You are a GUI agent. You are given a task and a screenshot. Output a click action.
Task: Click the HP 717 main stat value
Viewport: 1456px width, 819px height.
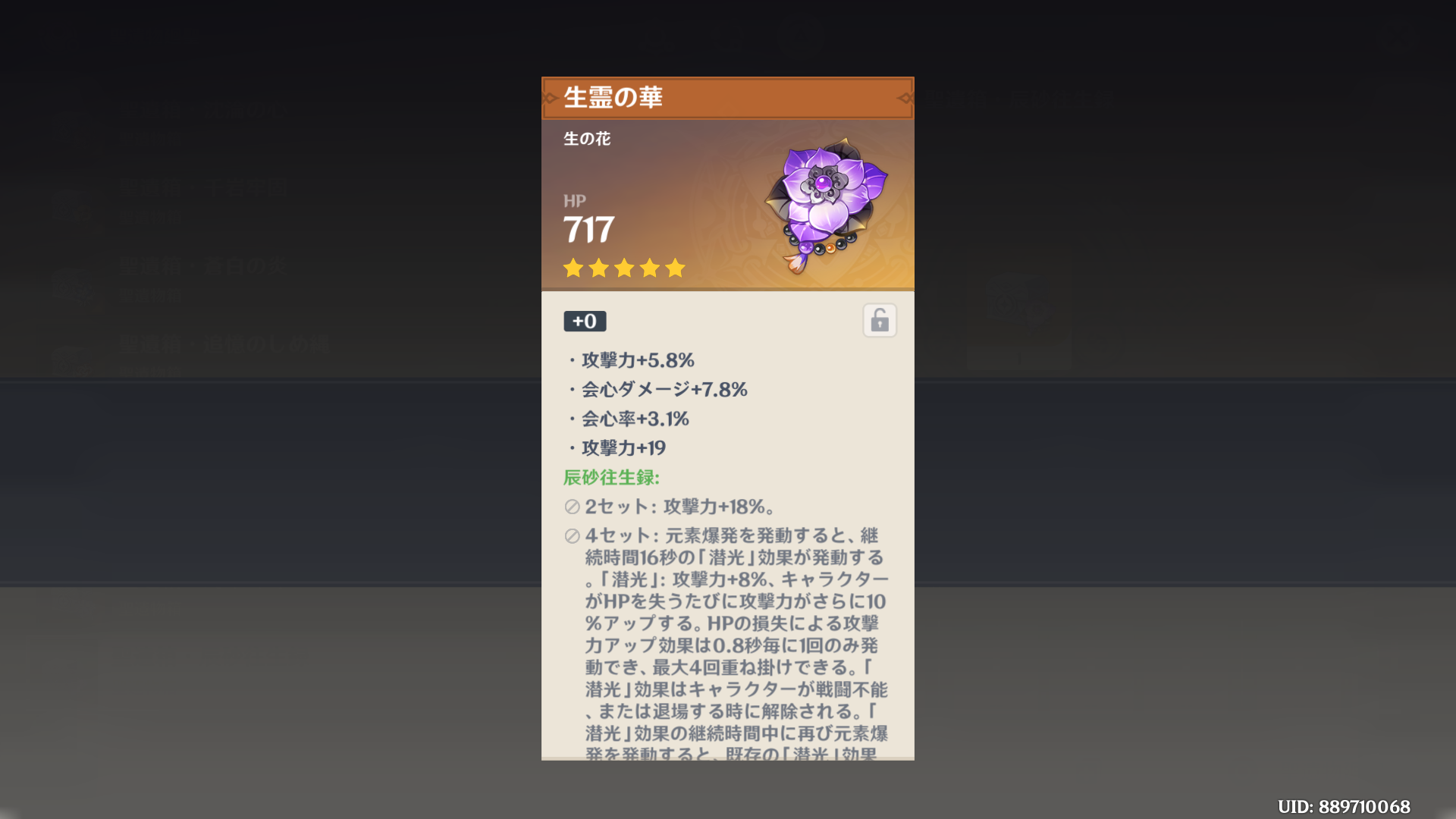click(x=588, y=227)
